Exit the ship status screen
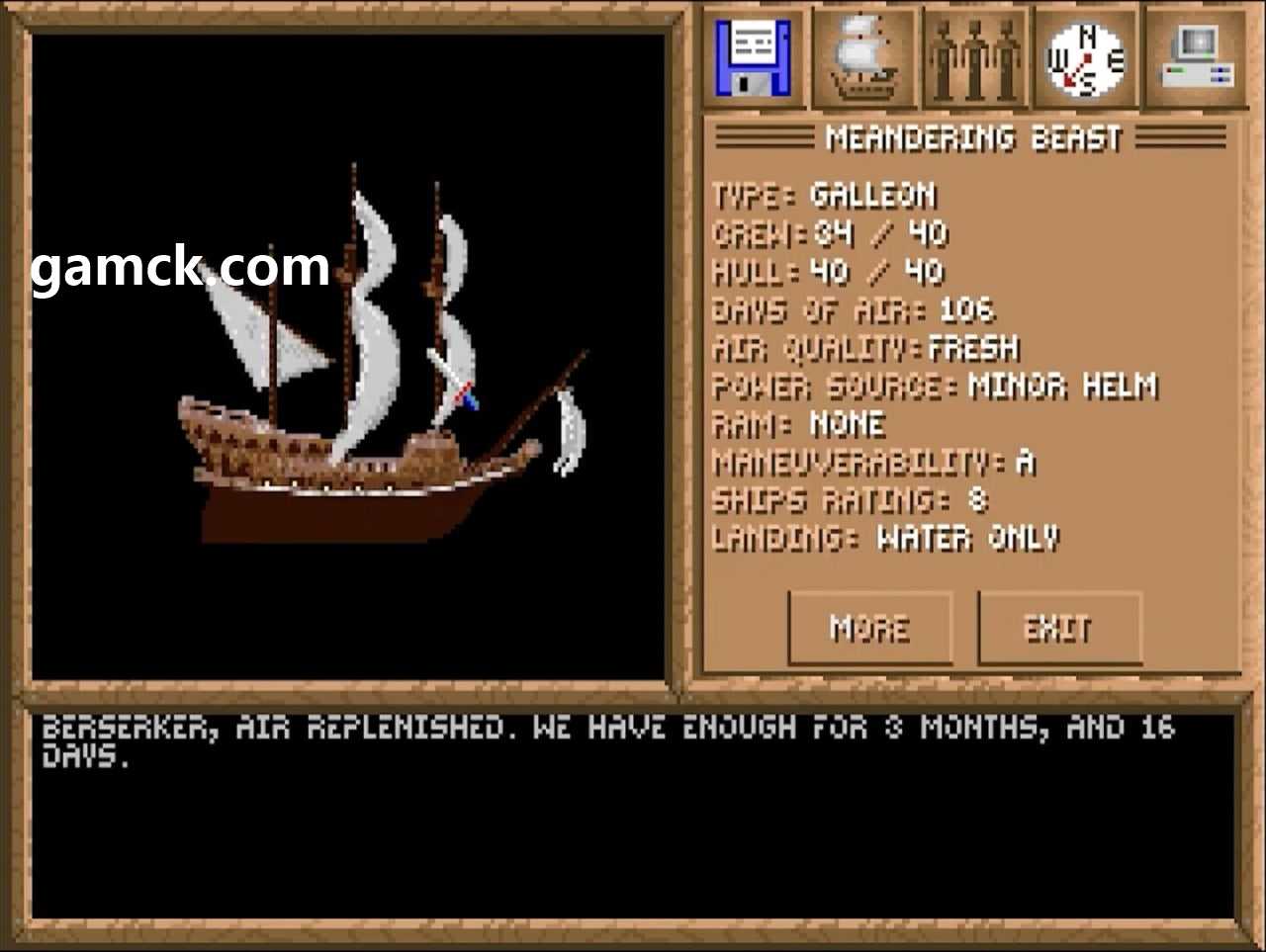This screenshot has width=1266, height=952. tap(1058, 628)
